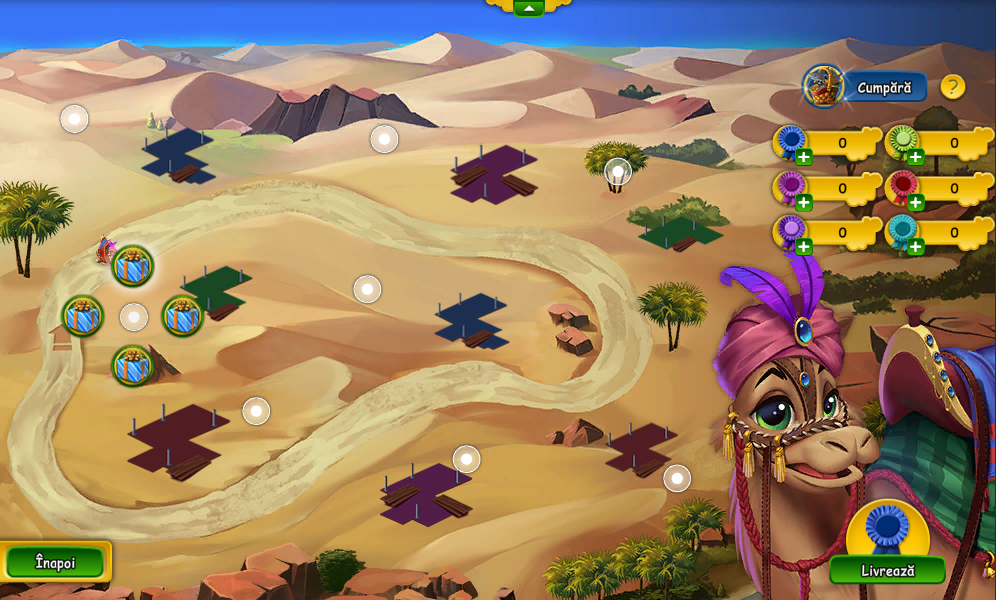Open help with the yellow question mark

[953, 87]
